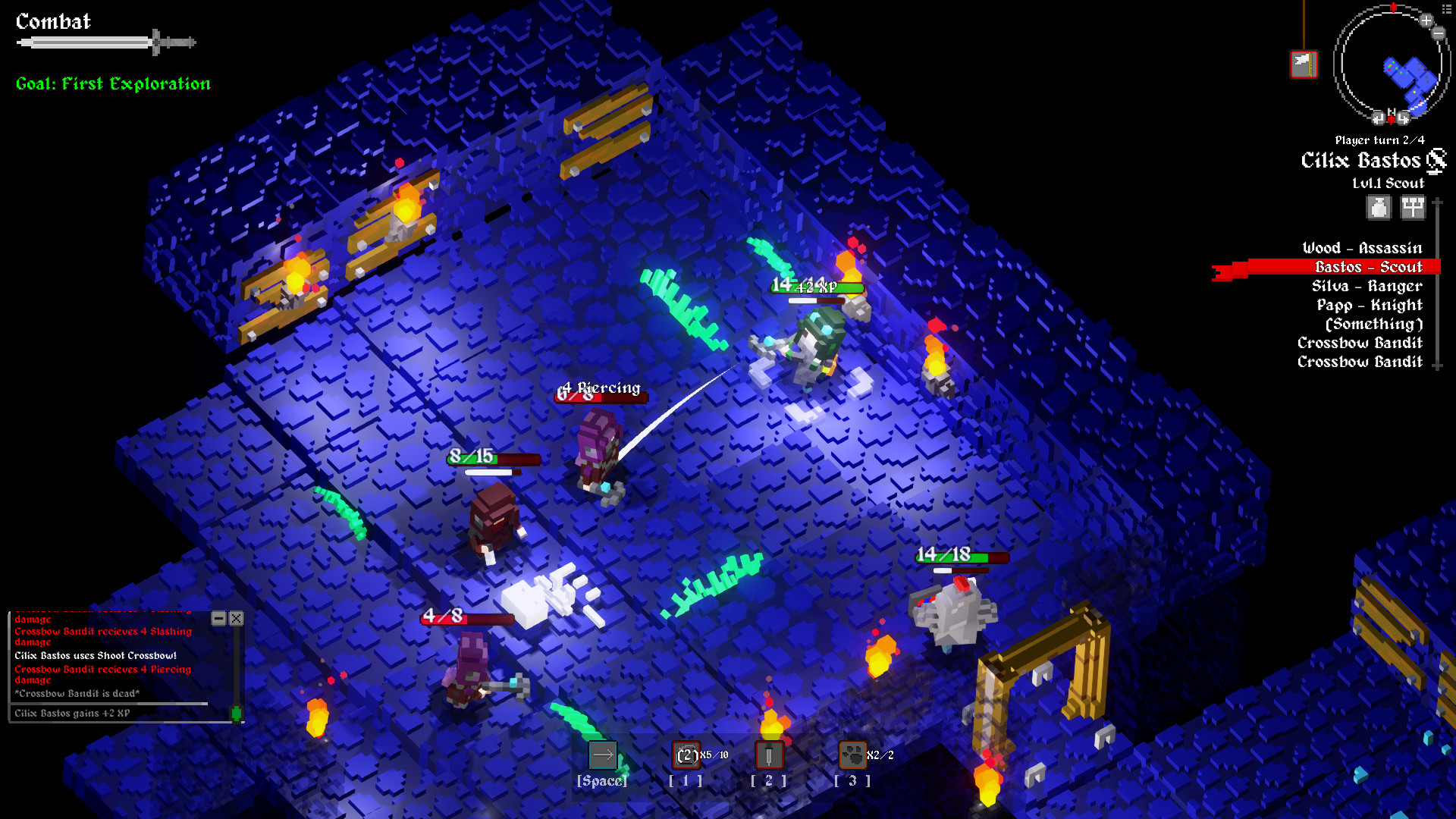Activate the paw ability in hotbar slot 3
The height and width of the screenshot is (819, 1456).
[x=852, y=755]
